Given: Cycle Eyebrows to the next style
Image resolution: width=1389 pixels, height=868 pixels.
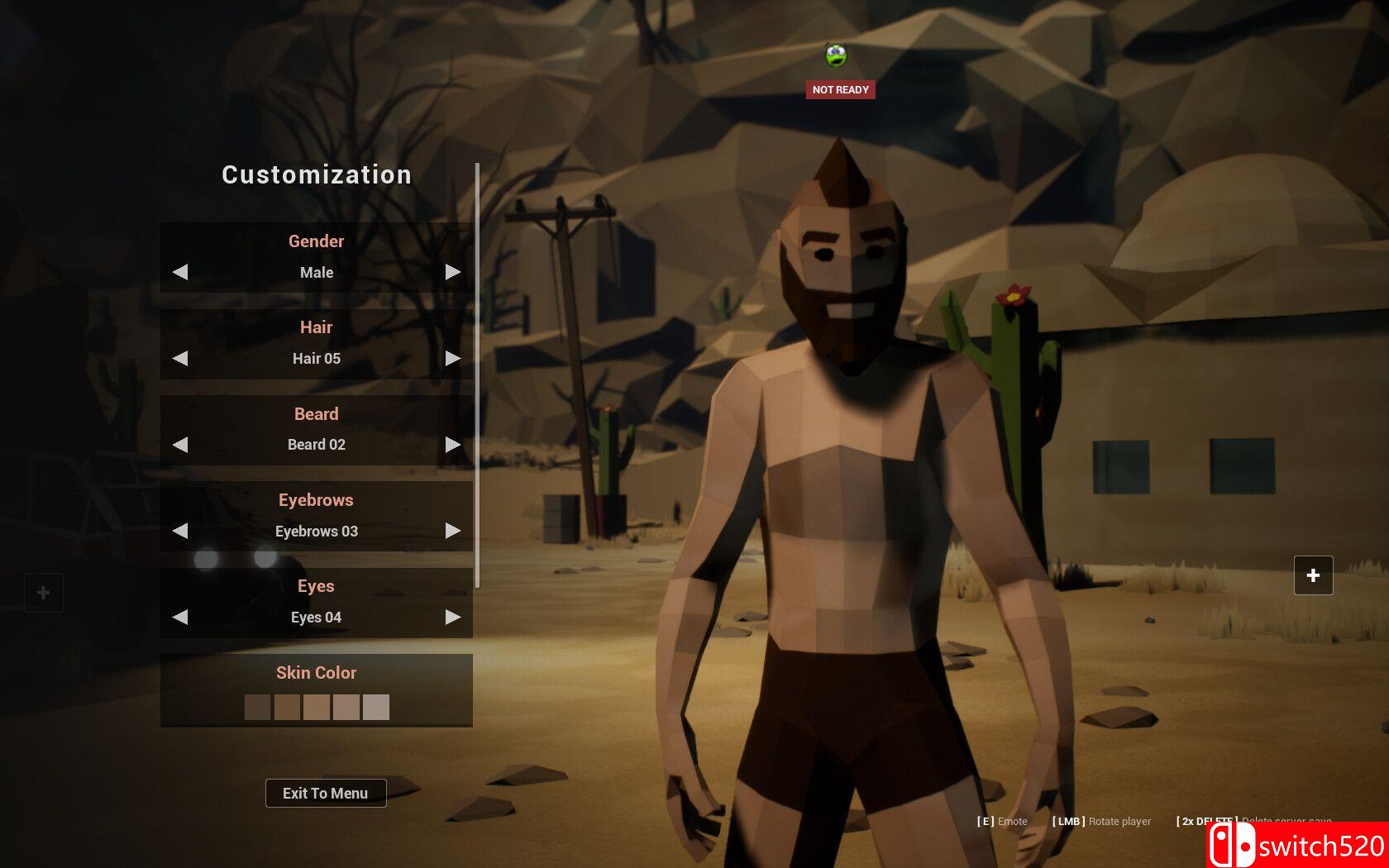Looking at the screenshot, I should pyautogui.click(x=452, y=531).
